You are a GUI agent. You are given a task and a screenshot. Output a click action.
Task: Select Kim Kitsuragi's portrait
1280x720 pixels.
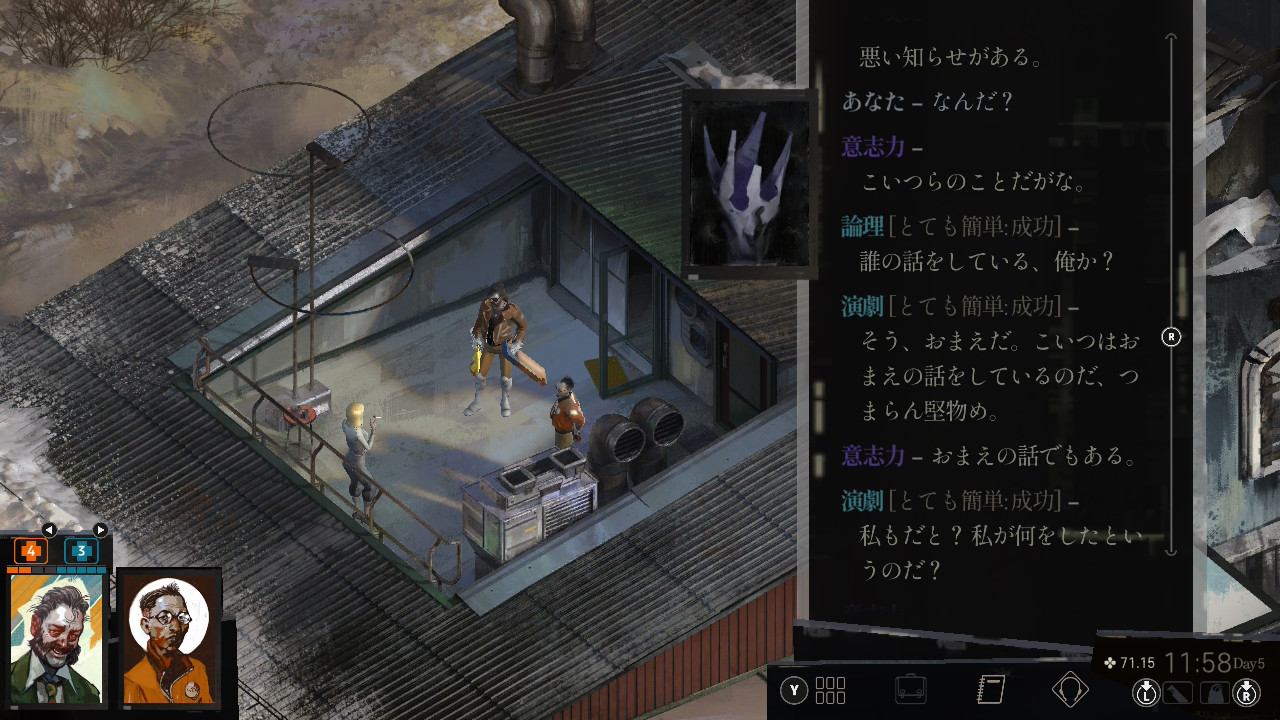(169, 639)
